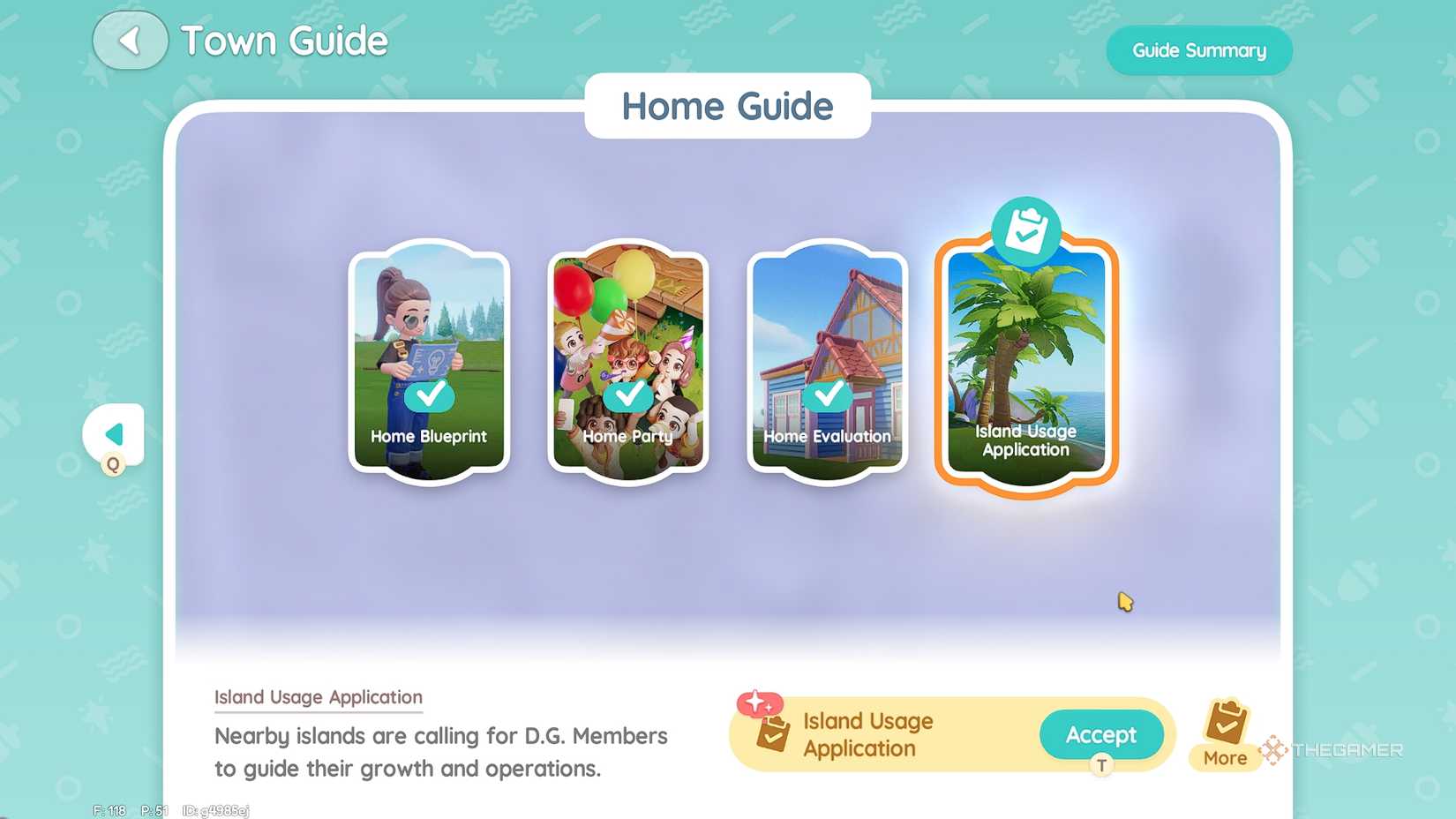Select the Home Guide tab
Image resolution: width=1456 pixels, height=819 pixels.
pos(727,106)
